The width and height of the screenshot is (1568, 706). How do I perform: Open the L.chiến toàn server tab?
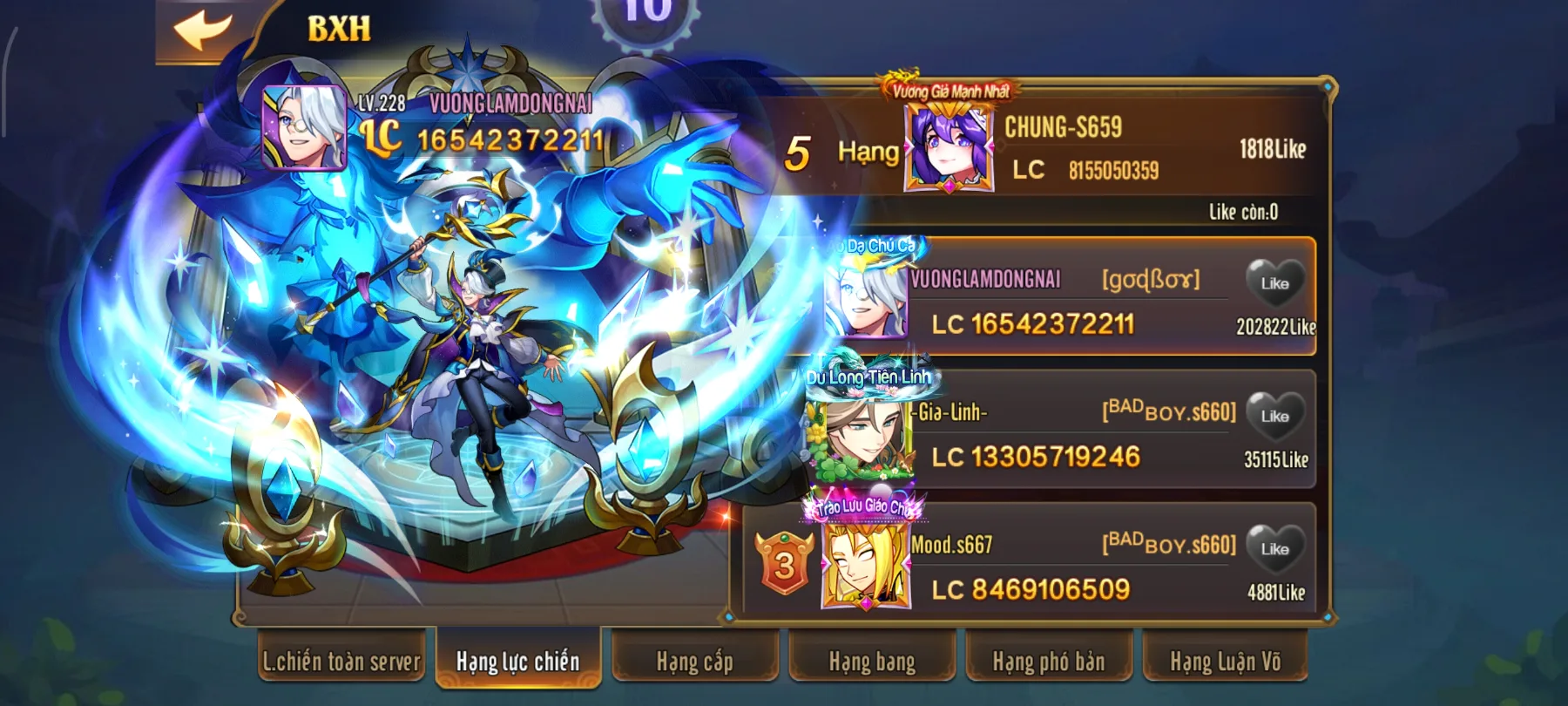(x=343, y=662)
